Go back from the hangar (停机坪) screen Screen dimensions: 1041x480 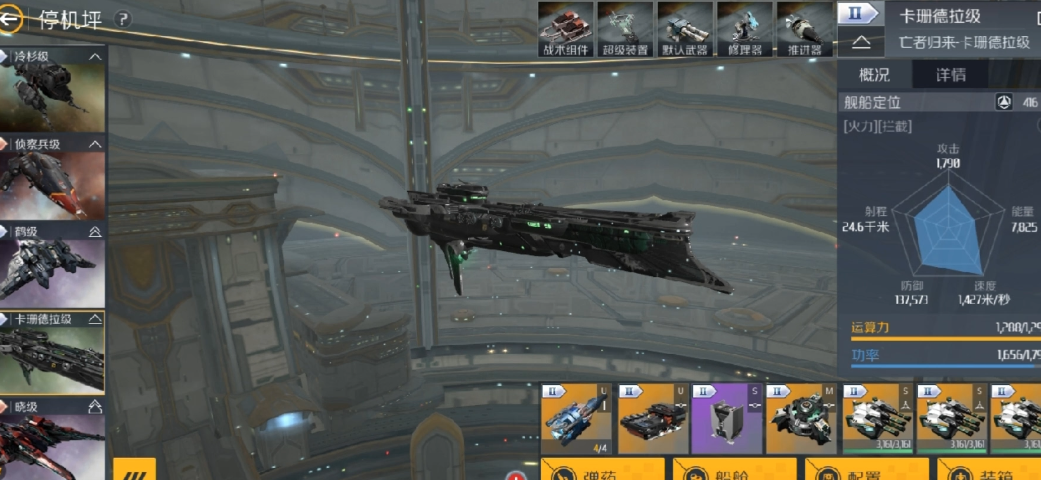(x=15, y=18)
